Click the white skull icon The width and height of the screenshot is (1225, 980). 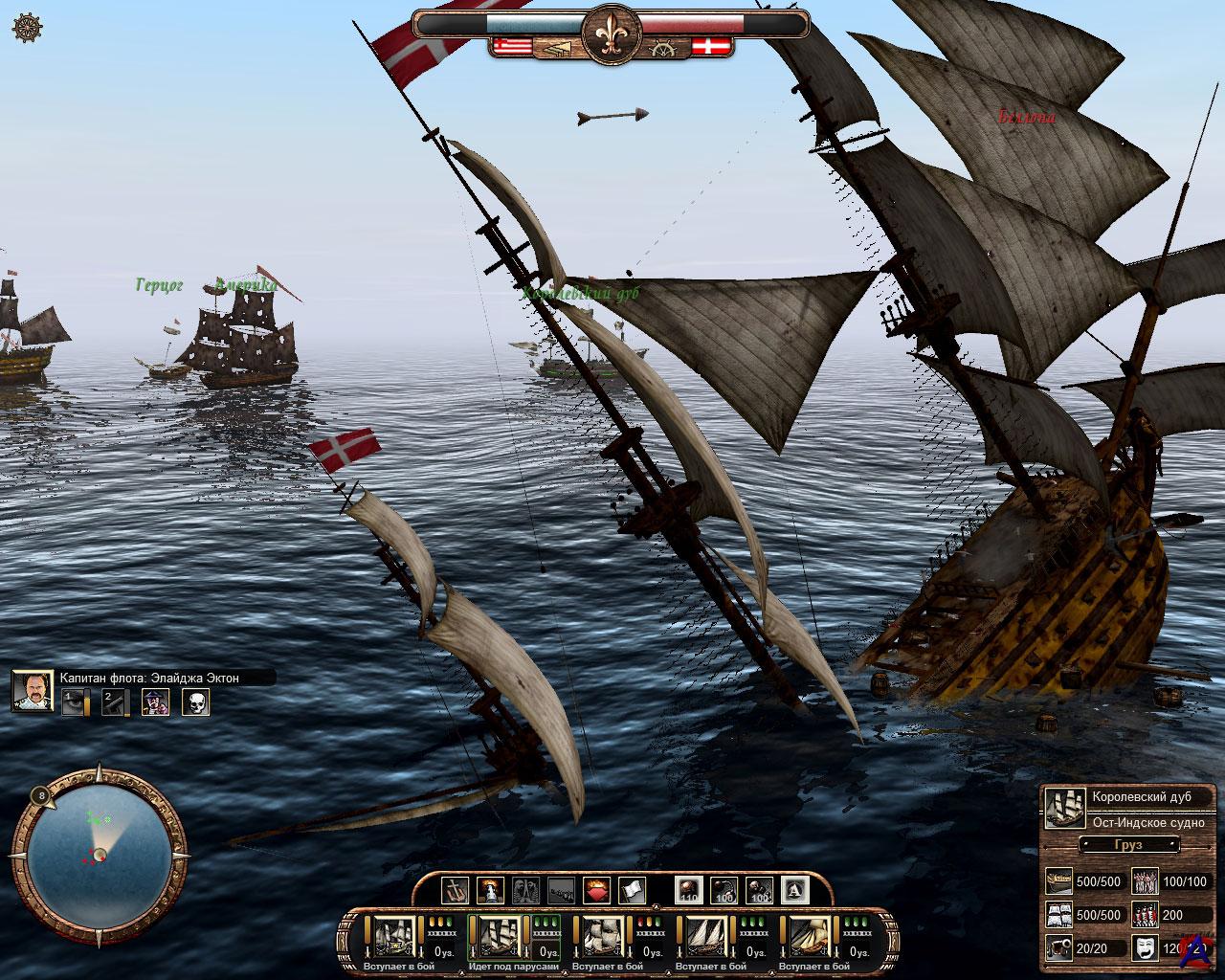click(195, 702)
